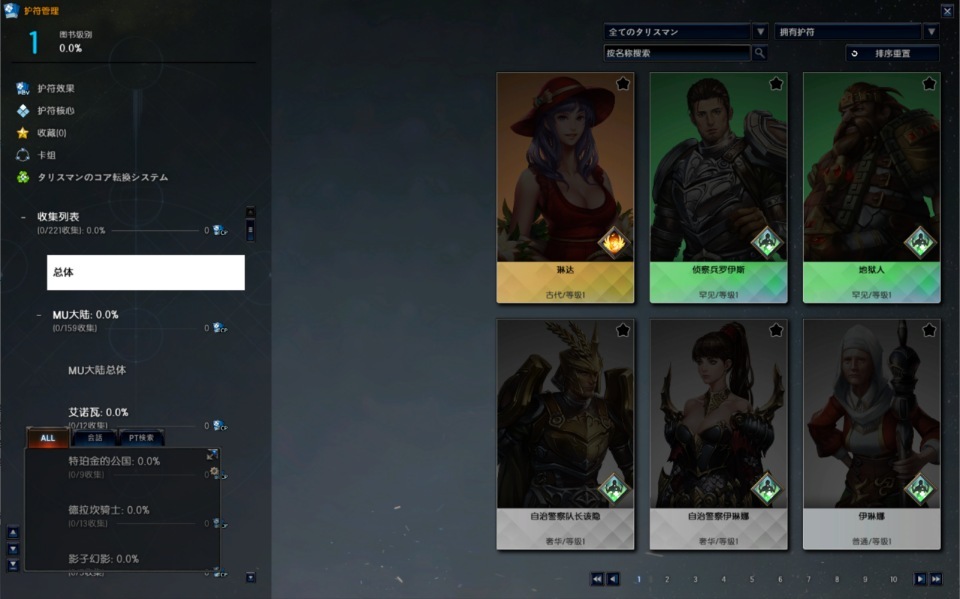Show the 收藏 favorites list

click(x=52, y=133)
